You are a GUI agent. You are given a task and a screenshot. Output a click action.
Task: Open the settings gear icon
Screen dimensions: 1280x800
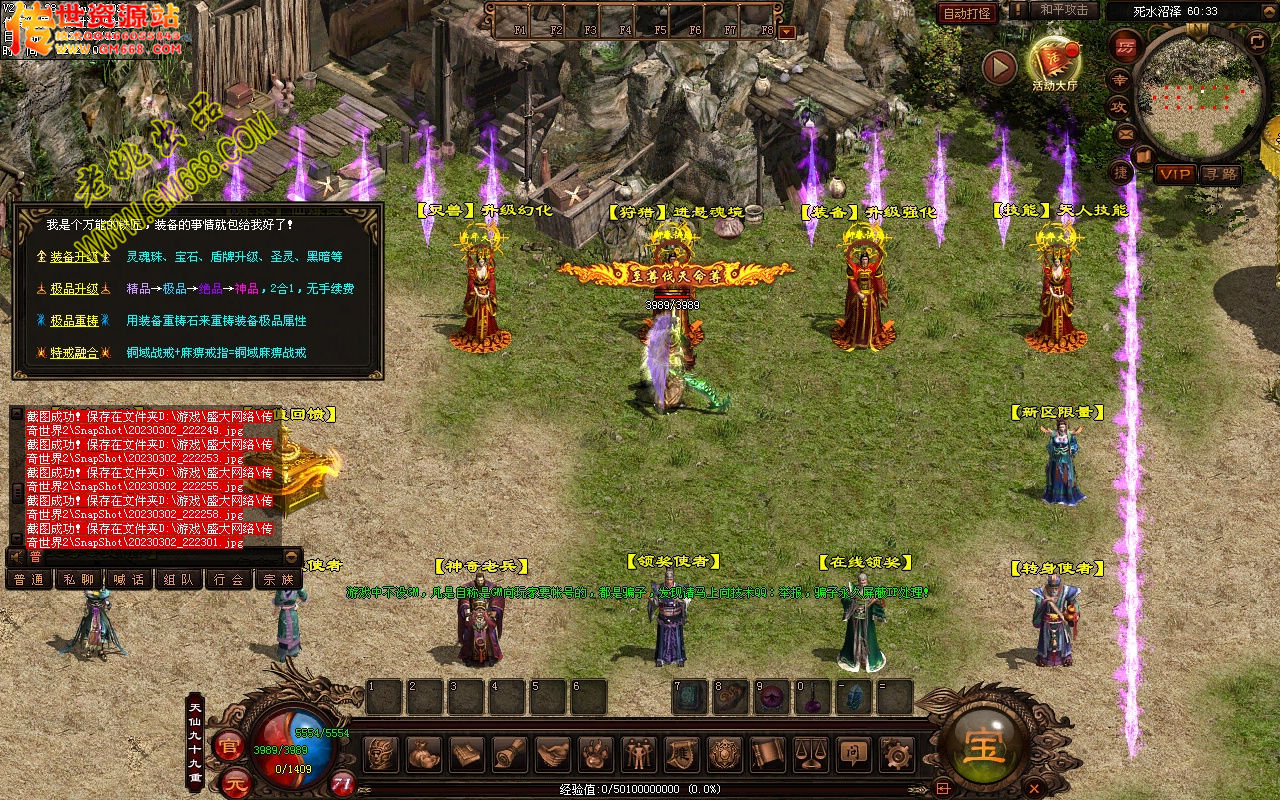[x=896, y=754]
